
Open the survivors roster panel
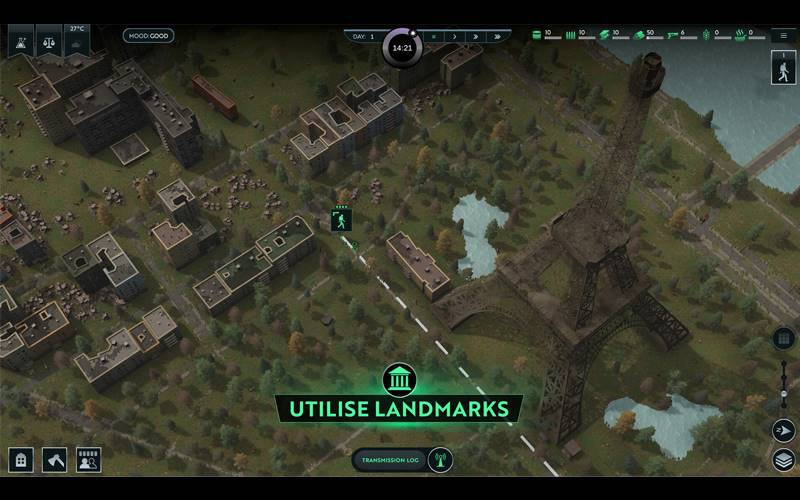point(88,460)
